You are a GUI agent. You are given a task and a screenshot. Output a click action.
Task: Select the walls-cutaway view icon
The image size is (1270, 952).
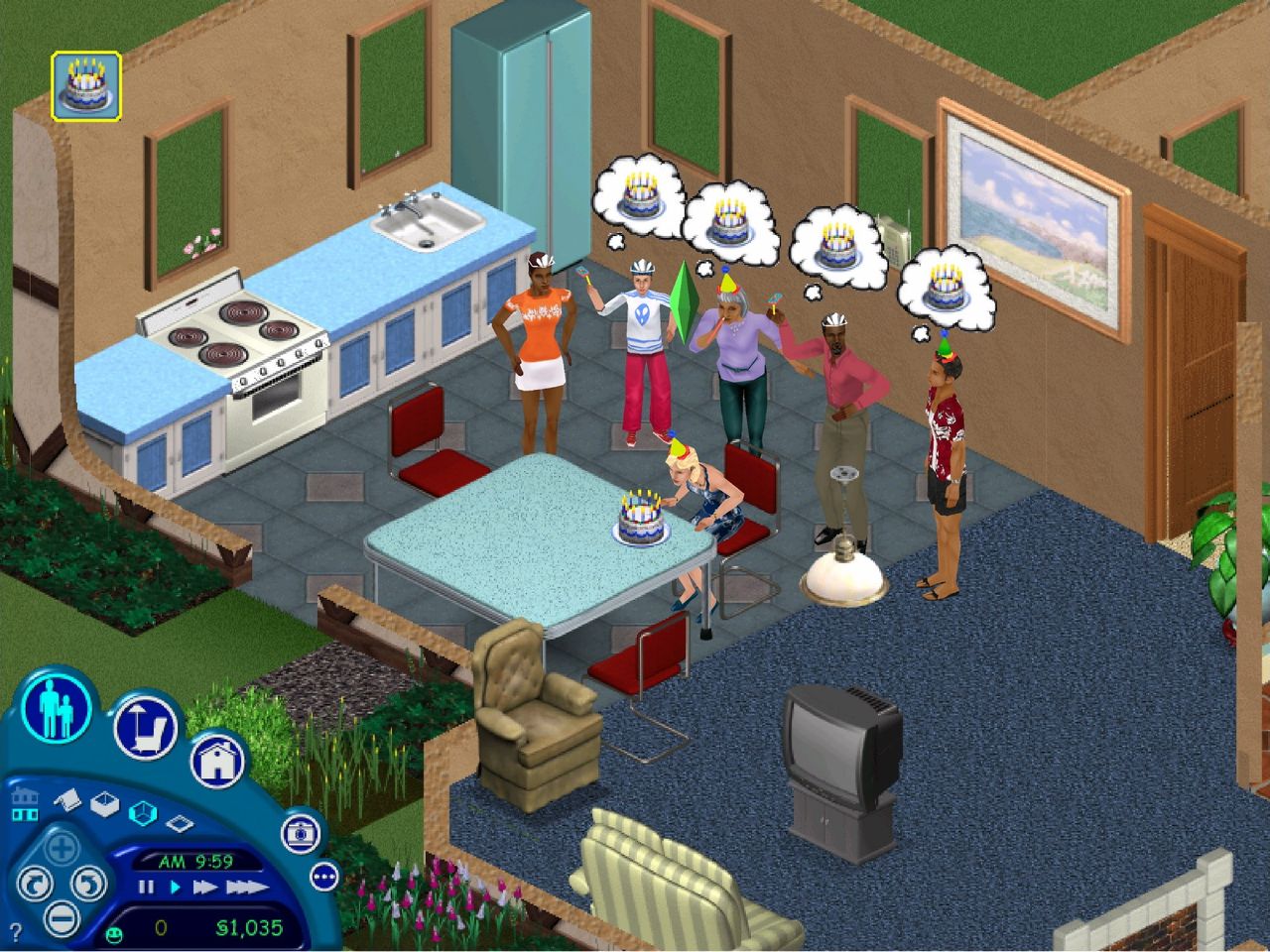[x=105, y=806]
